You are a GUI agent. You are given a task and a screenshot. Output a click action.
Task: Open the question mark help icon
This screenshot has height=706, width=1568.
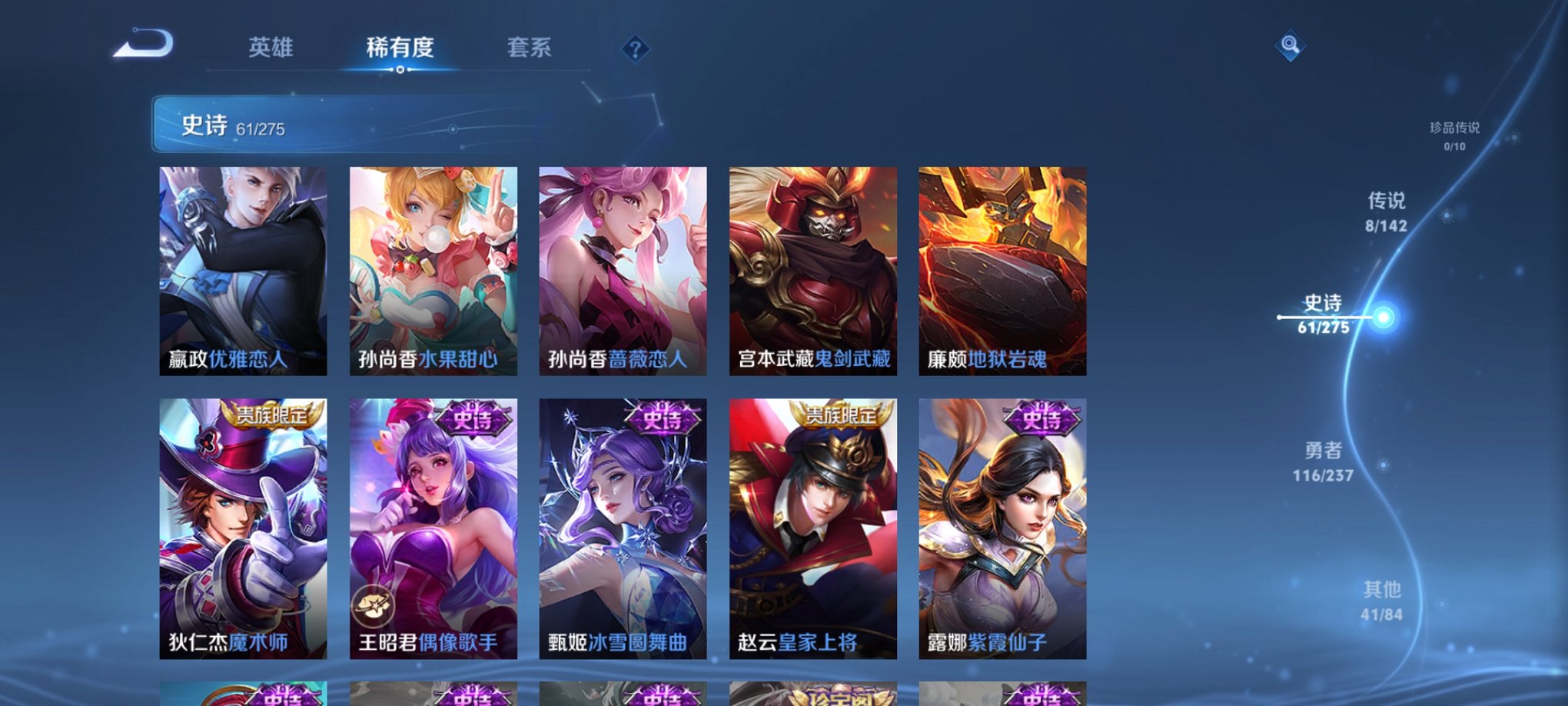click(x=635, y=49)
